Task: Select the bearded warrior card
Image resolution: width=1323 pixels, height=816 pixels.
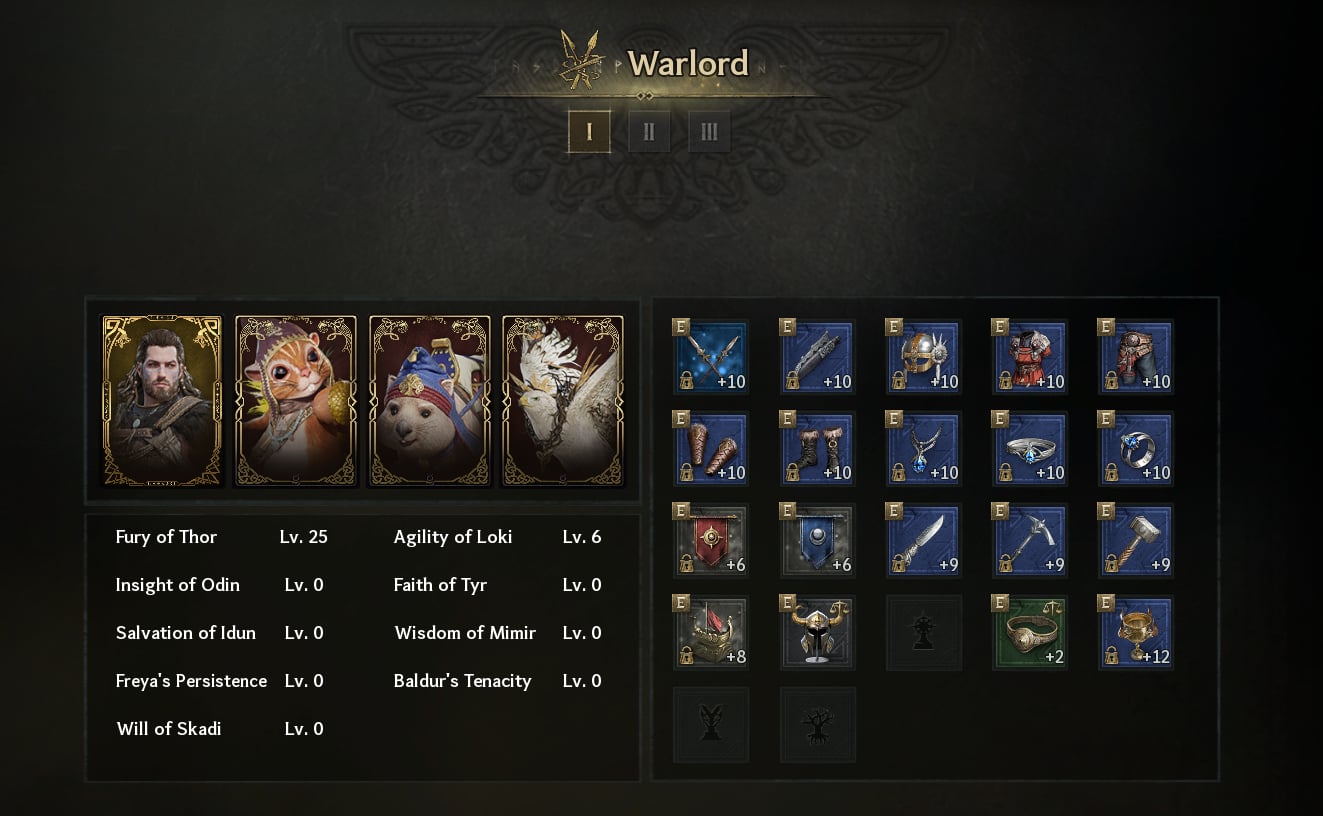Action: tap(162, 401)
